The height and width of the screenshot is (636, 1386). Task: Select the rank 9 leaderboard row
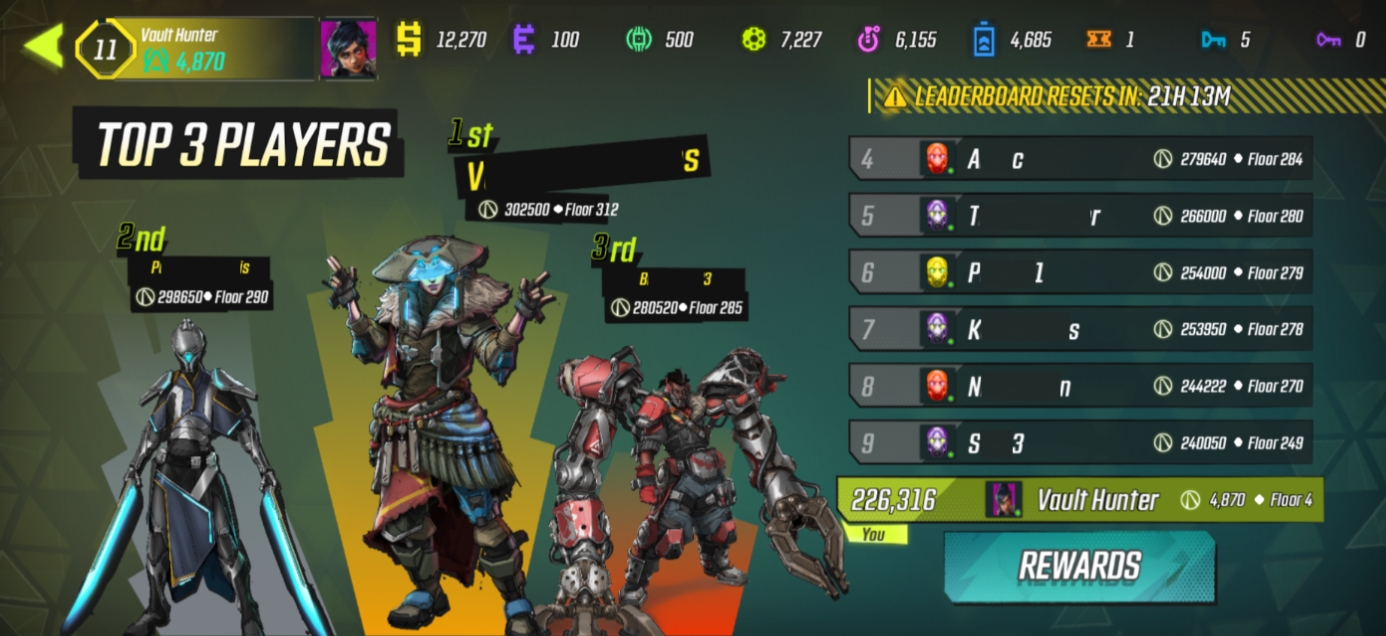[1080, 443]
